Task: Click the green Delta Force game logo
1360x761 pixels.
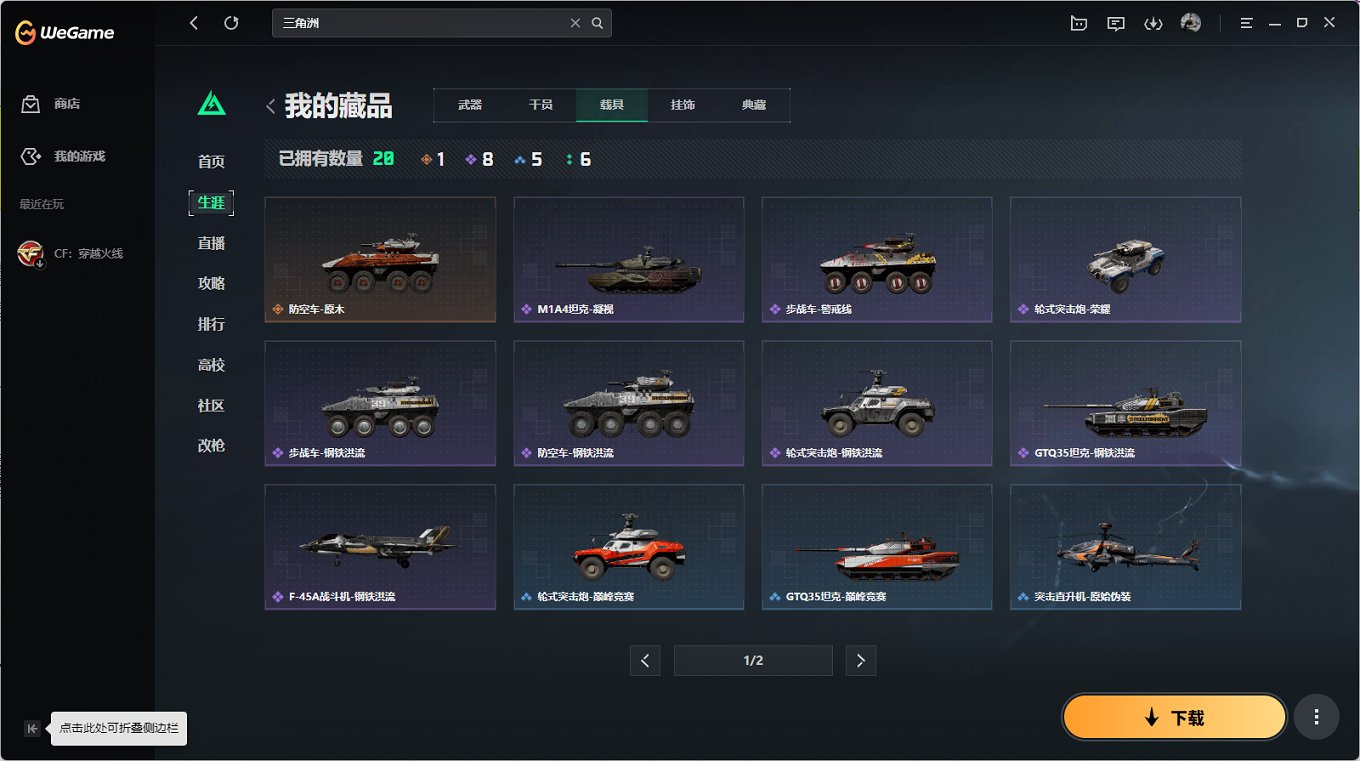Action: pyautogui.click(x=211, y=101)
